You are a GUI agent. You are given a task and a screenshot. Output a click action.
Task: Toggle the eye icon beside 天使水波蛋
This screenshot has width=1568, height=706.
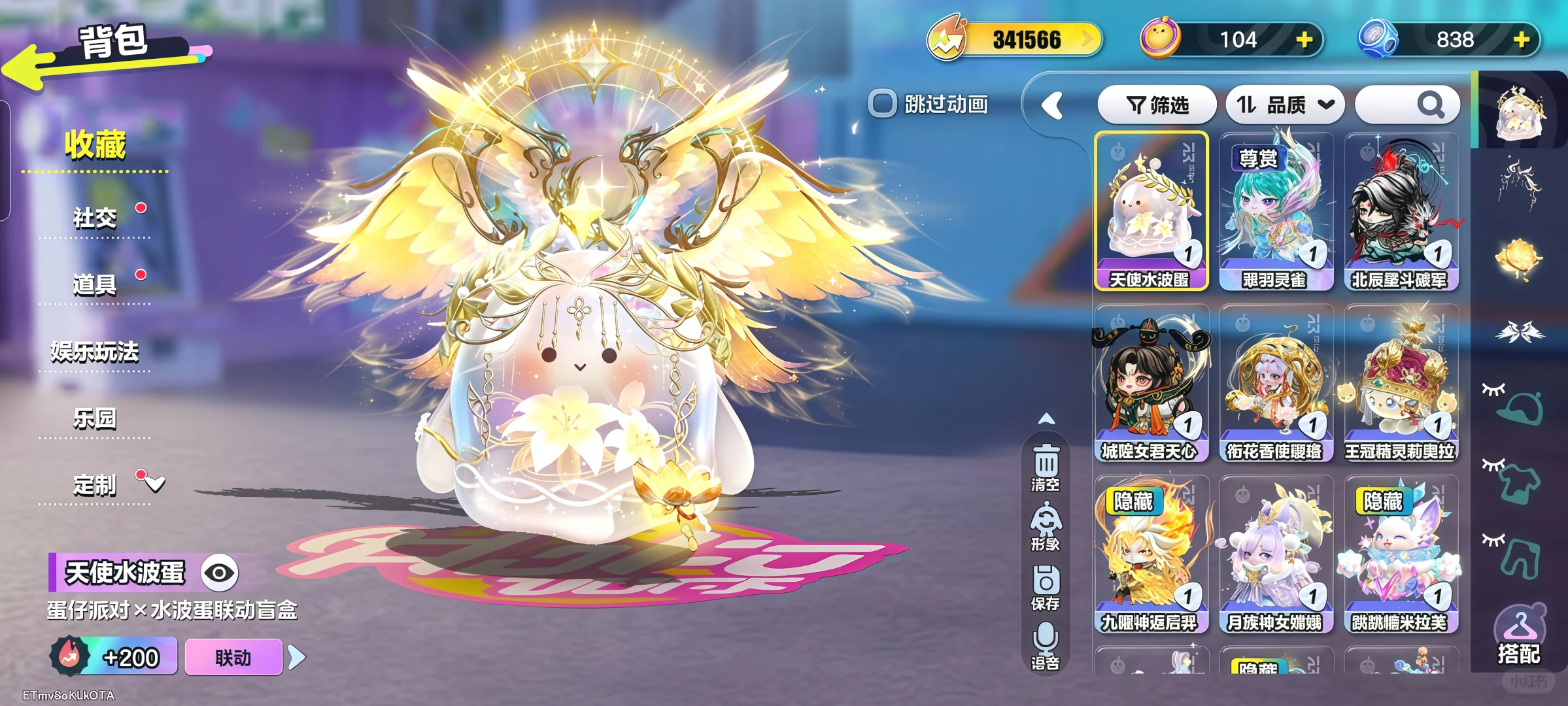pos(219,573)
